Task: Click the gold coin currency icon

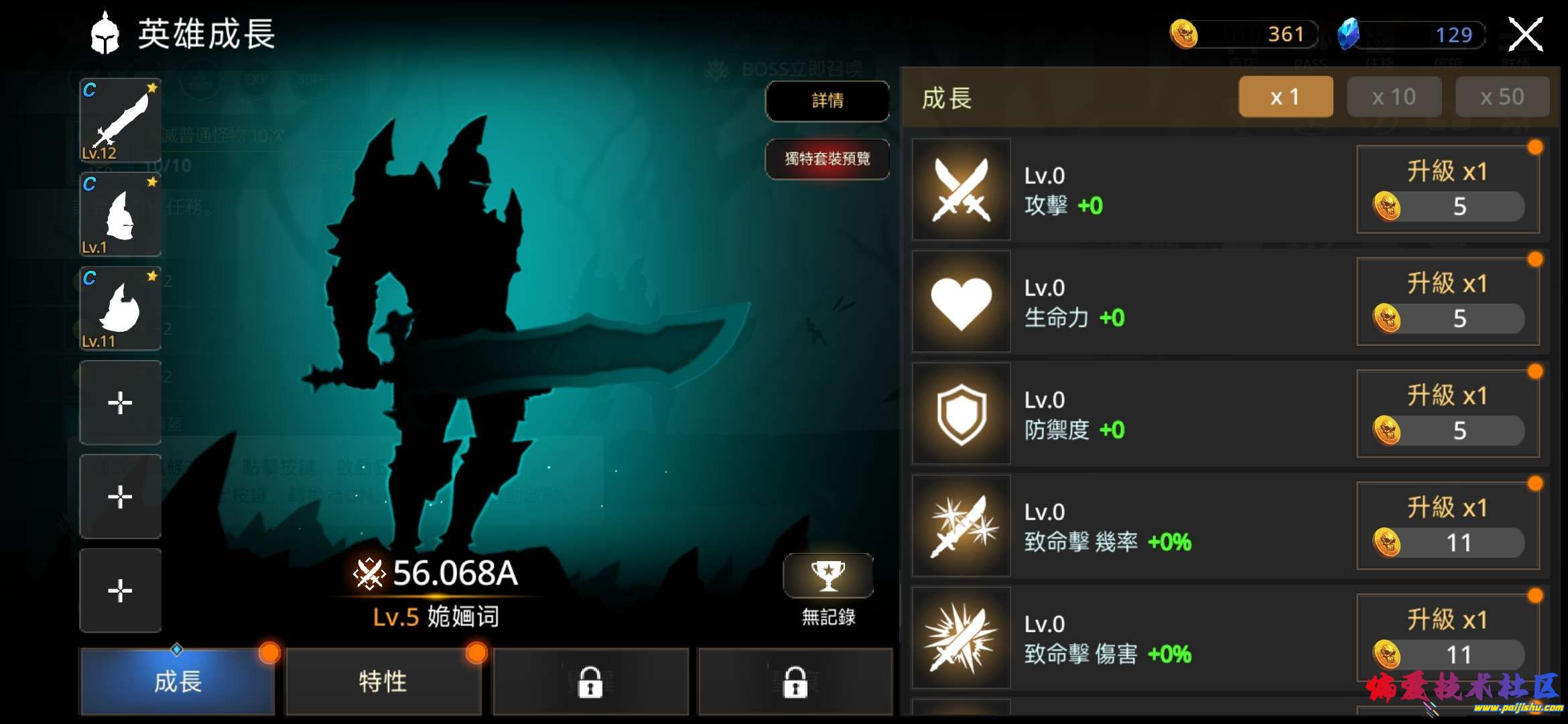Action: [x=1184, y=34]
